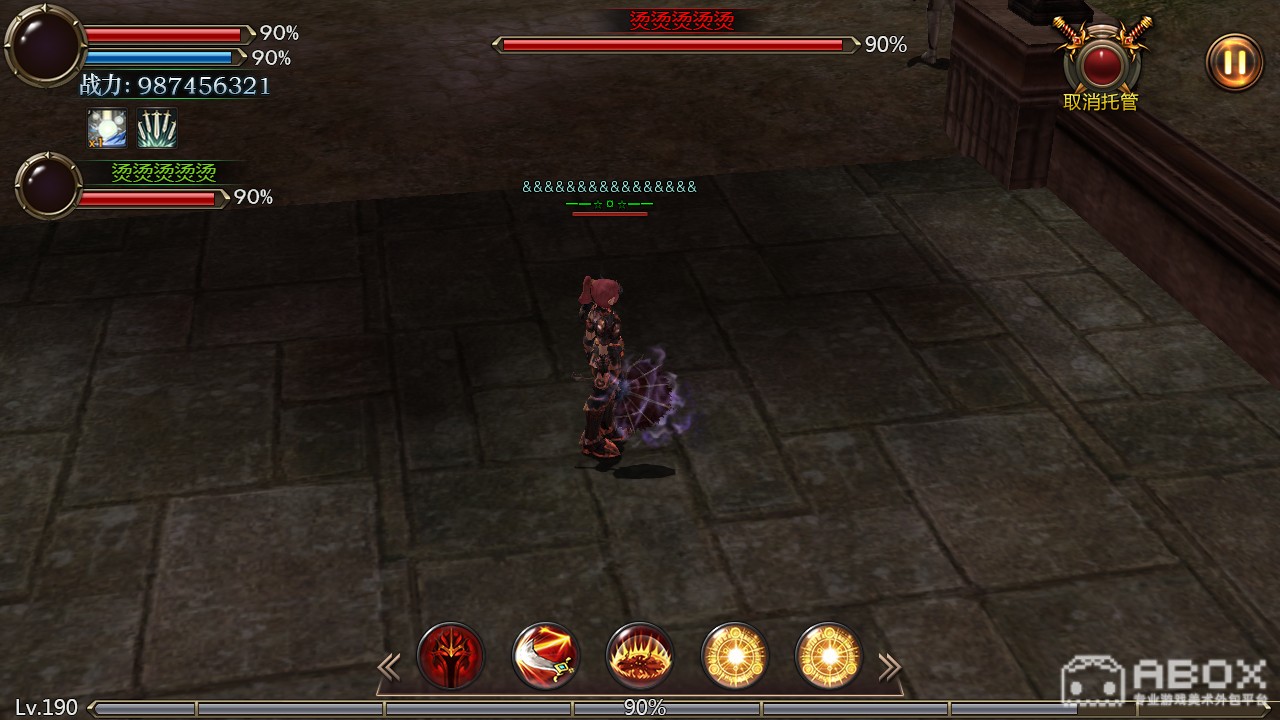Open the player portrait orb beside the blue bar
The height and width of the screenshot is (720, 1280).
pos(45,46)
